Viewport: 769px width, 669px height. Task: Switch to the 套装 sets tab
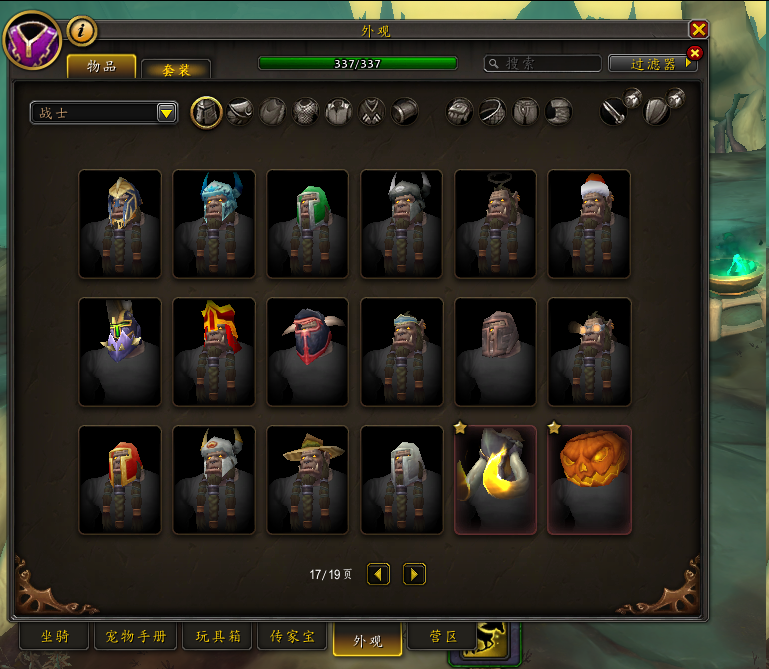[x=176, y=69]
